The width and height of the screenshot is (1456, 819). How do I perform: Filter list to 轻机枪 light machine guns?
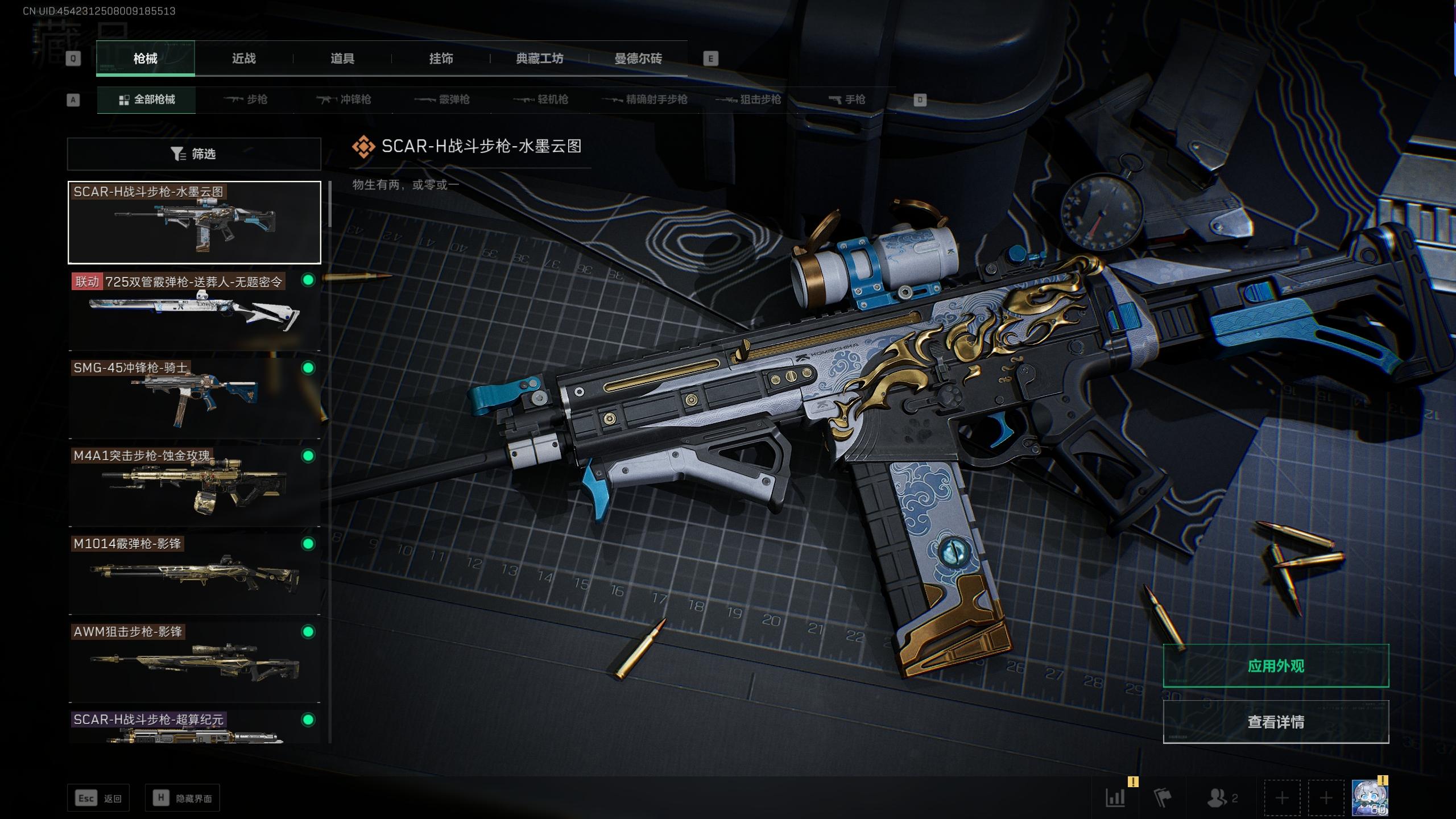[x=541, y=100]
